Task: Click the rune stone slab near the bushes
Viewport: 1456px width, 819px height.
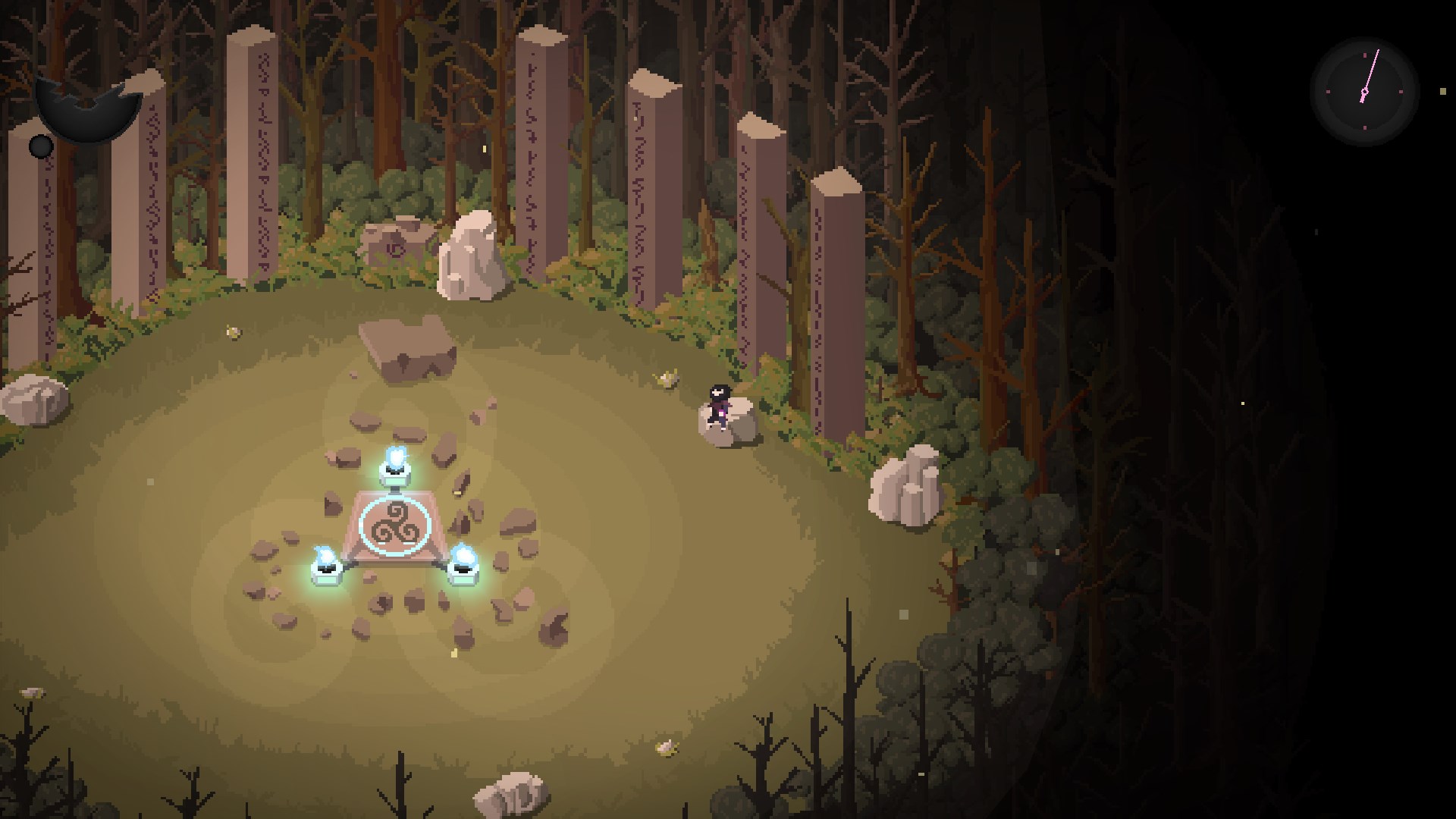Action: tap(394, 239)
